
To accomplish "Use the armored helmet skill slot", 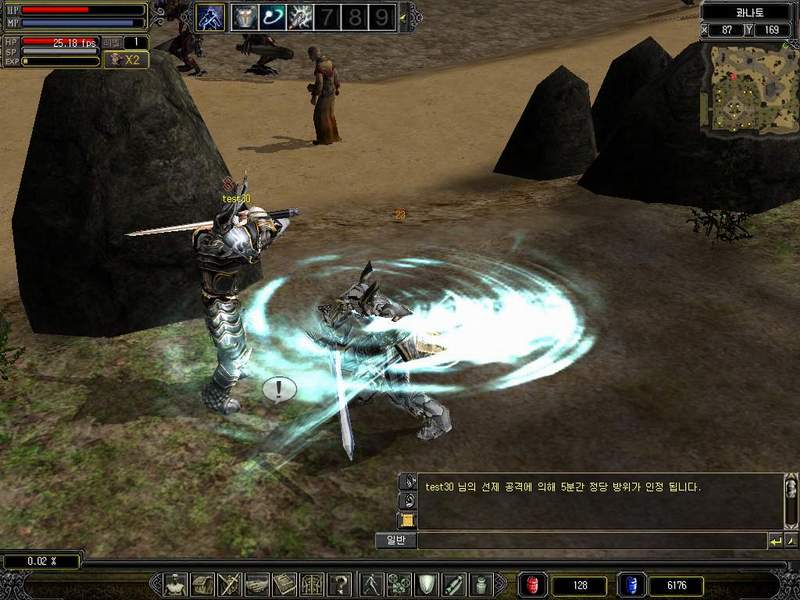I will click(245, 16).
